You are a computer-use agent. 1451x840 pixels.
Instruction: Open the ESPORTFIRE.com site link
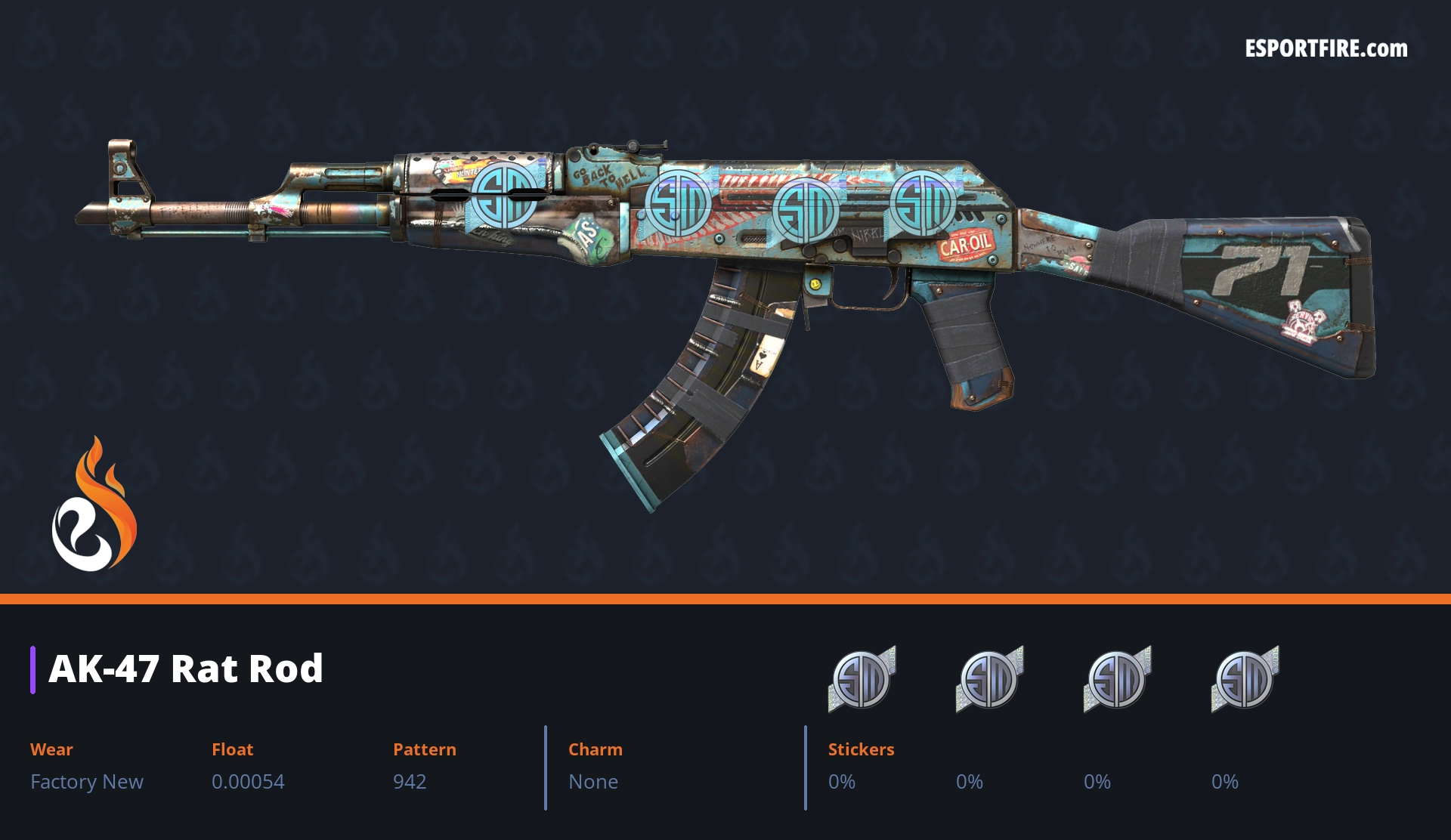1326,49
